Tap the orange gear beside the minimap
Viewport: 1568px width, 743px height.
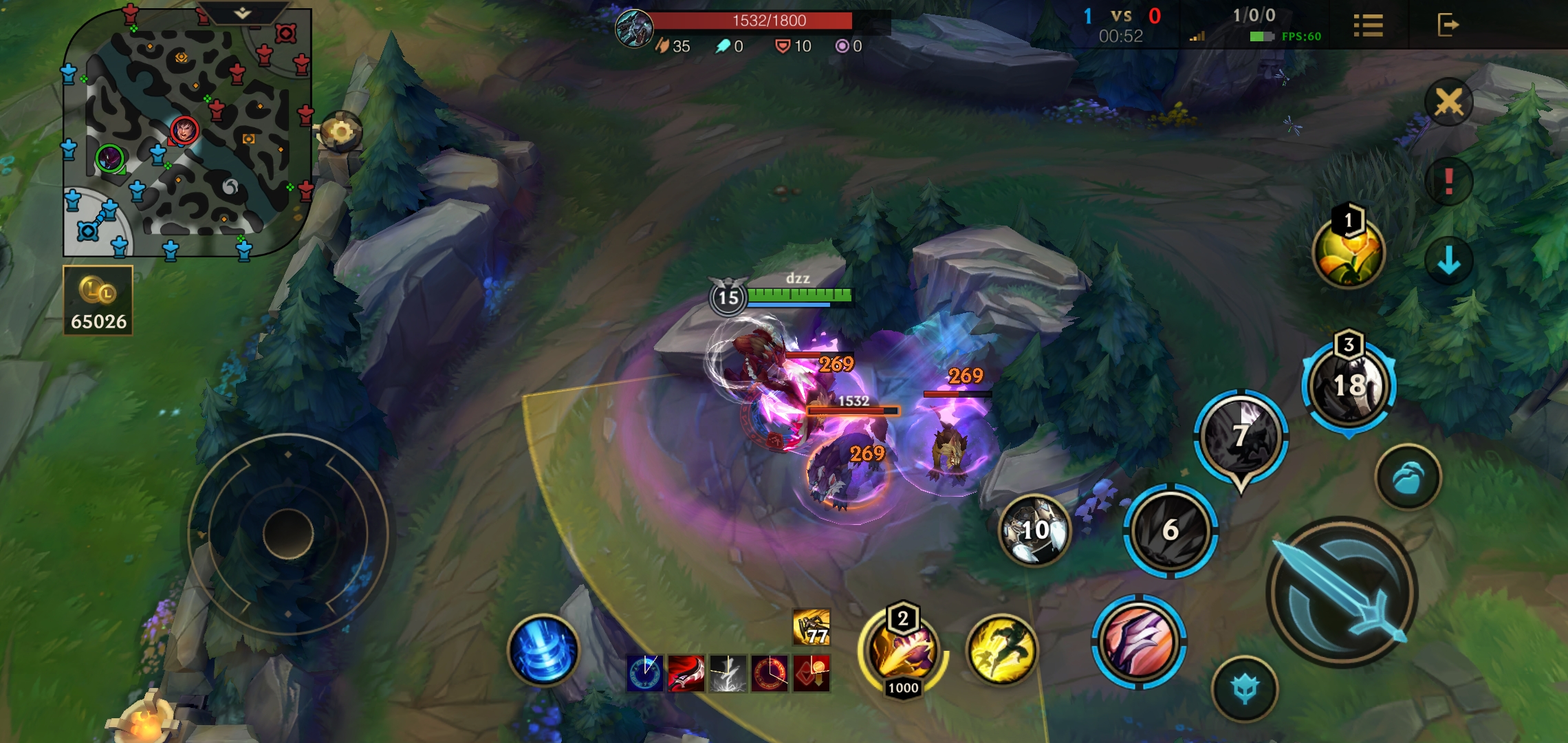[x=340, y=131]
